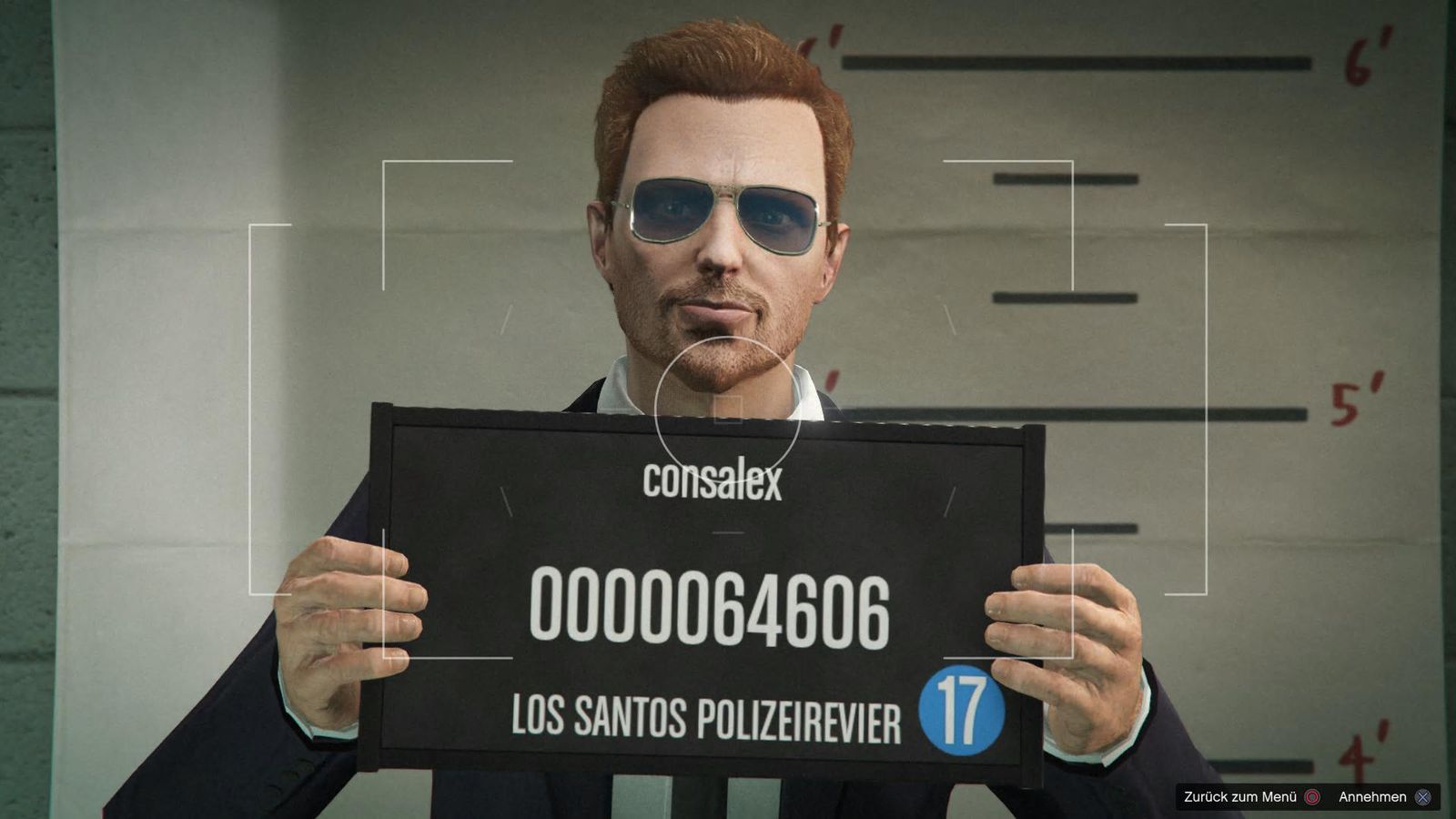Click the inmate ID number 0000064606

[x=712, y=608]
